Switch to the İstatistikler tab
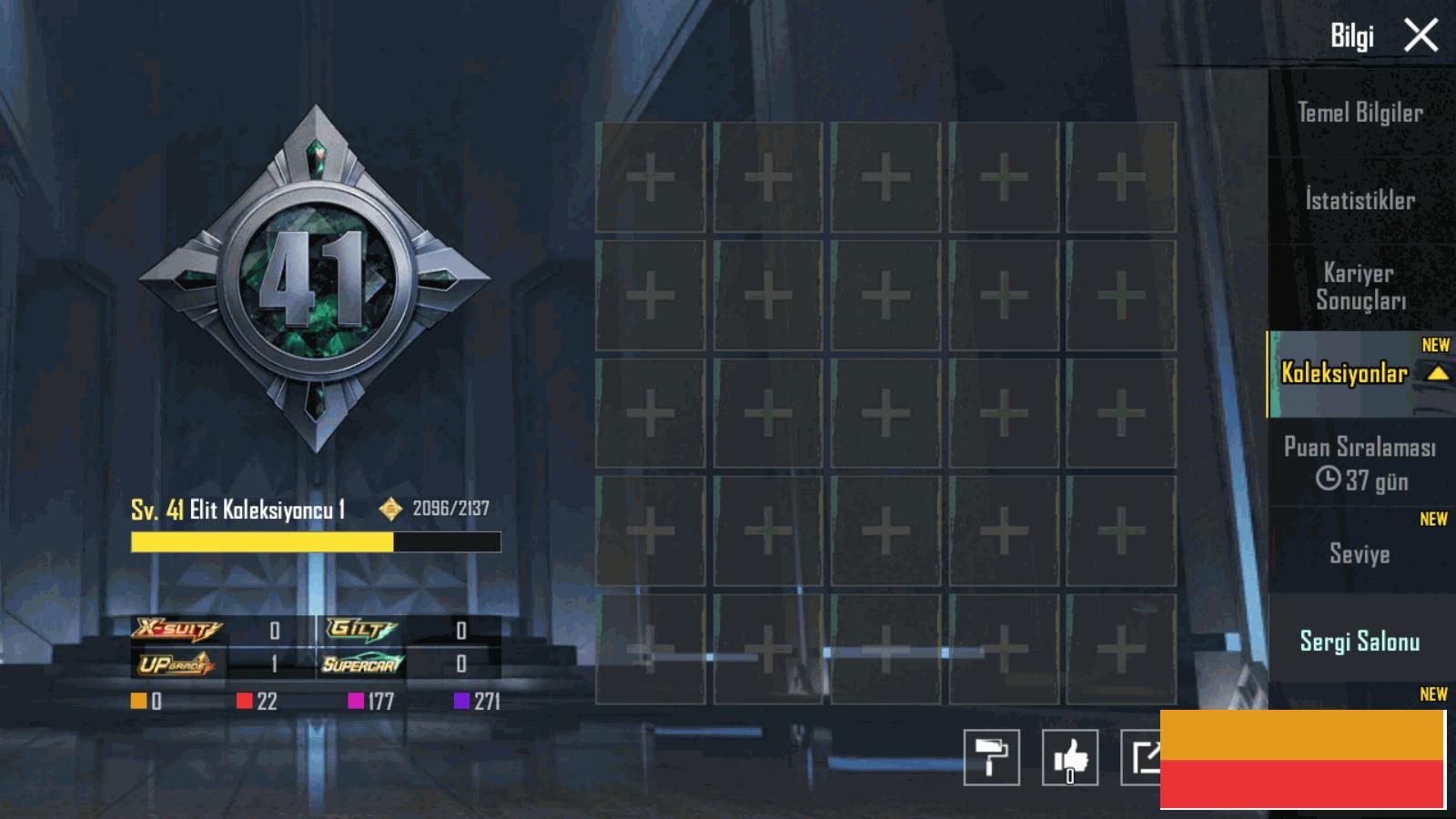Screen dimensions: 1456x819 coord(1360,200)
